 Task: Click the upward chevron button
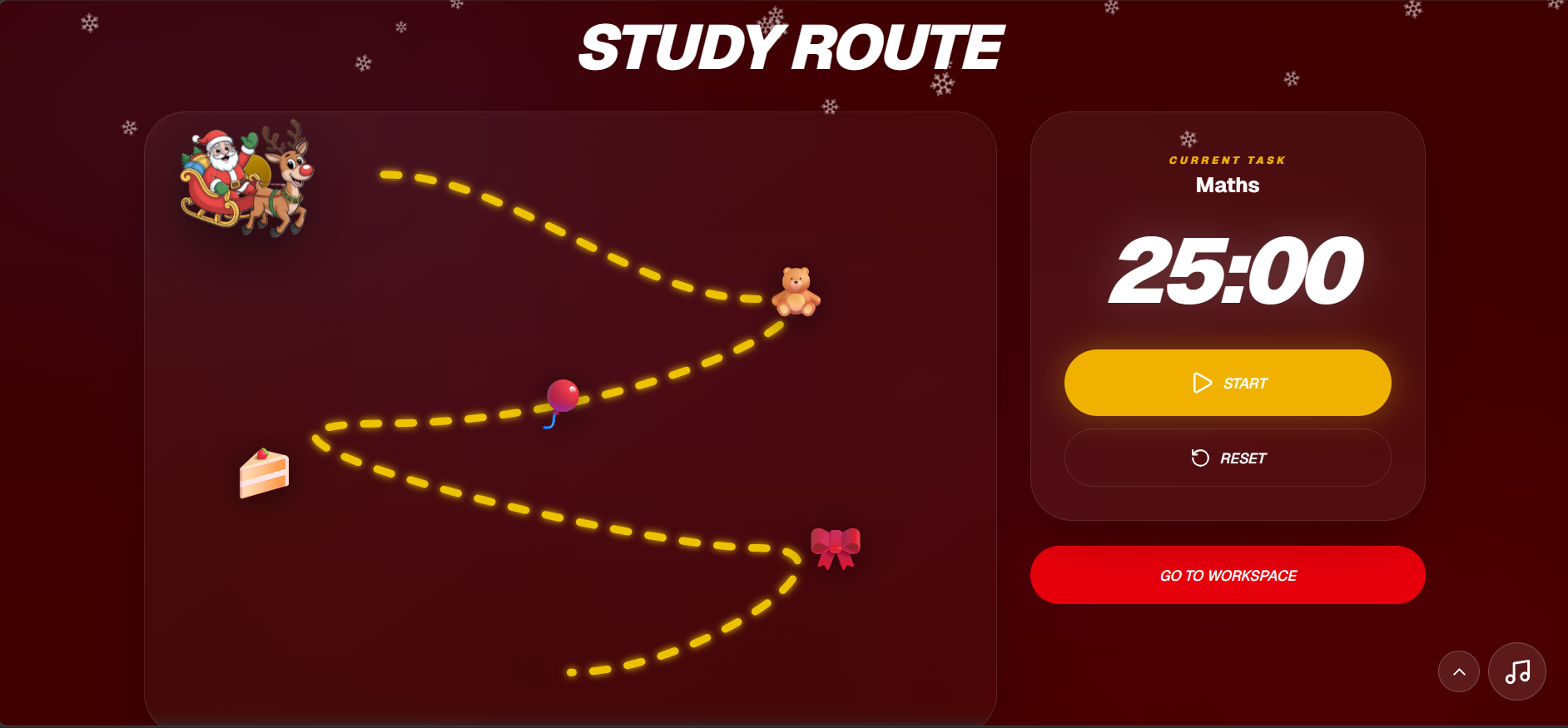pos(1459,671)
